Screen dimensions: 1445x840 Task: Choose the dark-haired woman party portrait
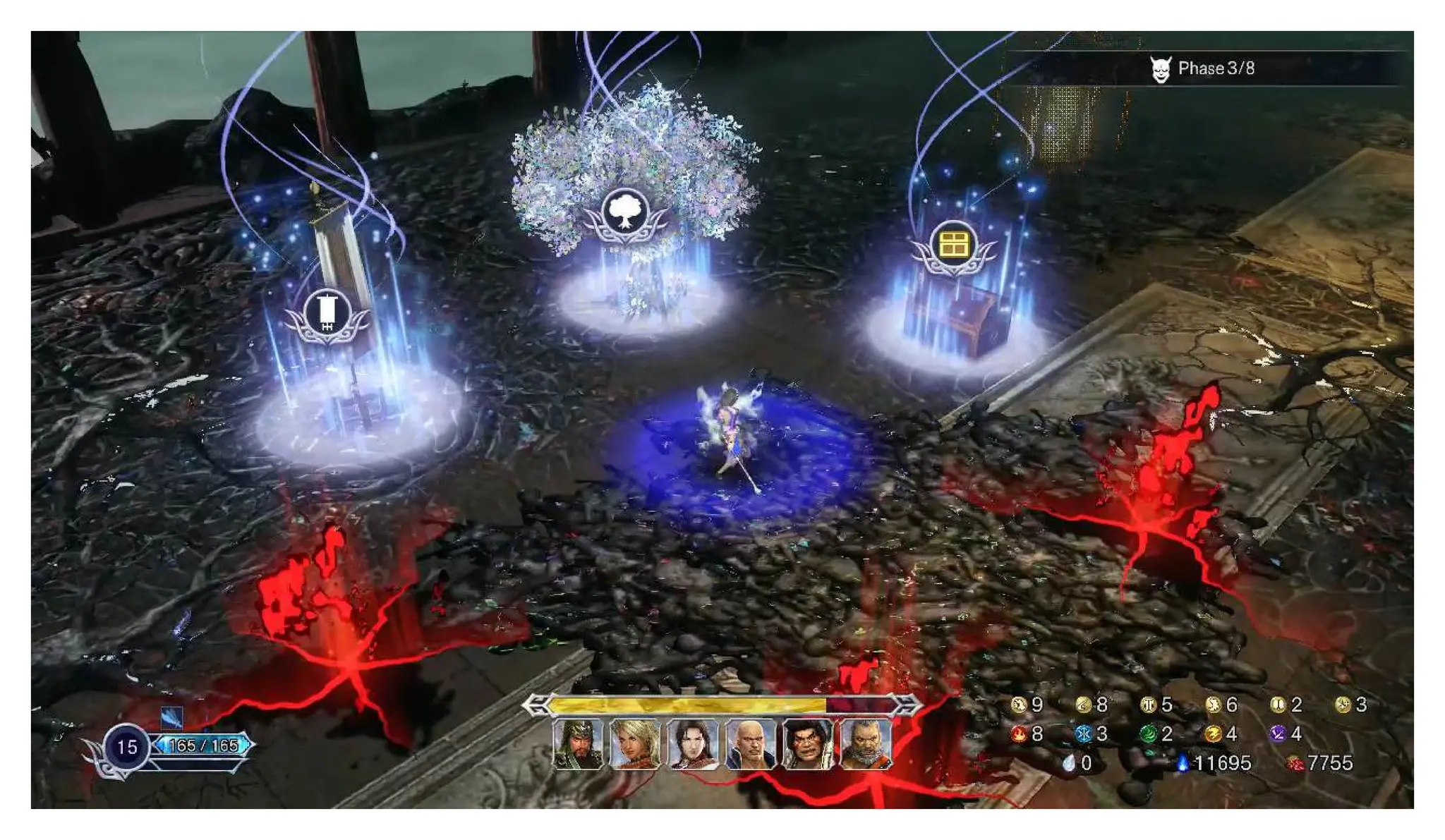click(x=693, y=743)
